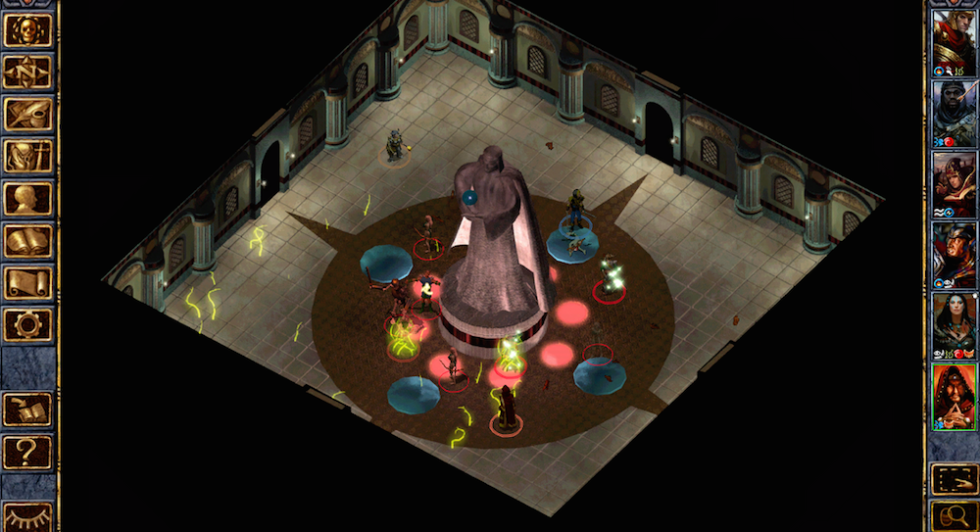Open the priest scroll button

click(28, 282)
